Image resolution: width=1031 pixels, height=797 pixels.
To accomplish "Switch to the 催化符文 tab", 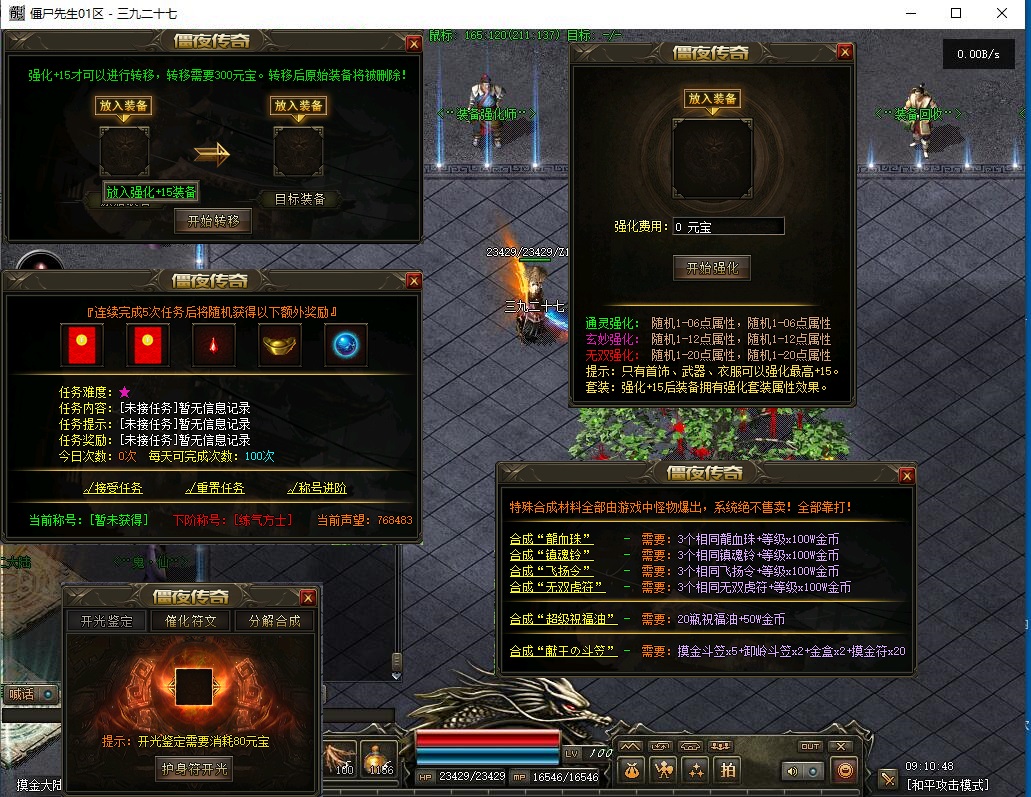I will click(190, 621).
